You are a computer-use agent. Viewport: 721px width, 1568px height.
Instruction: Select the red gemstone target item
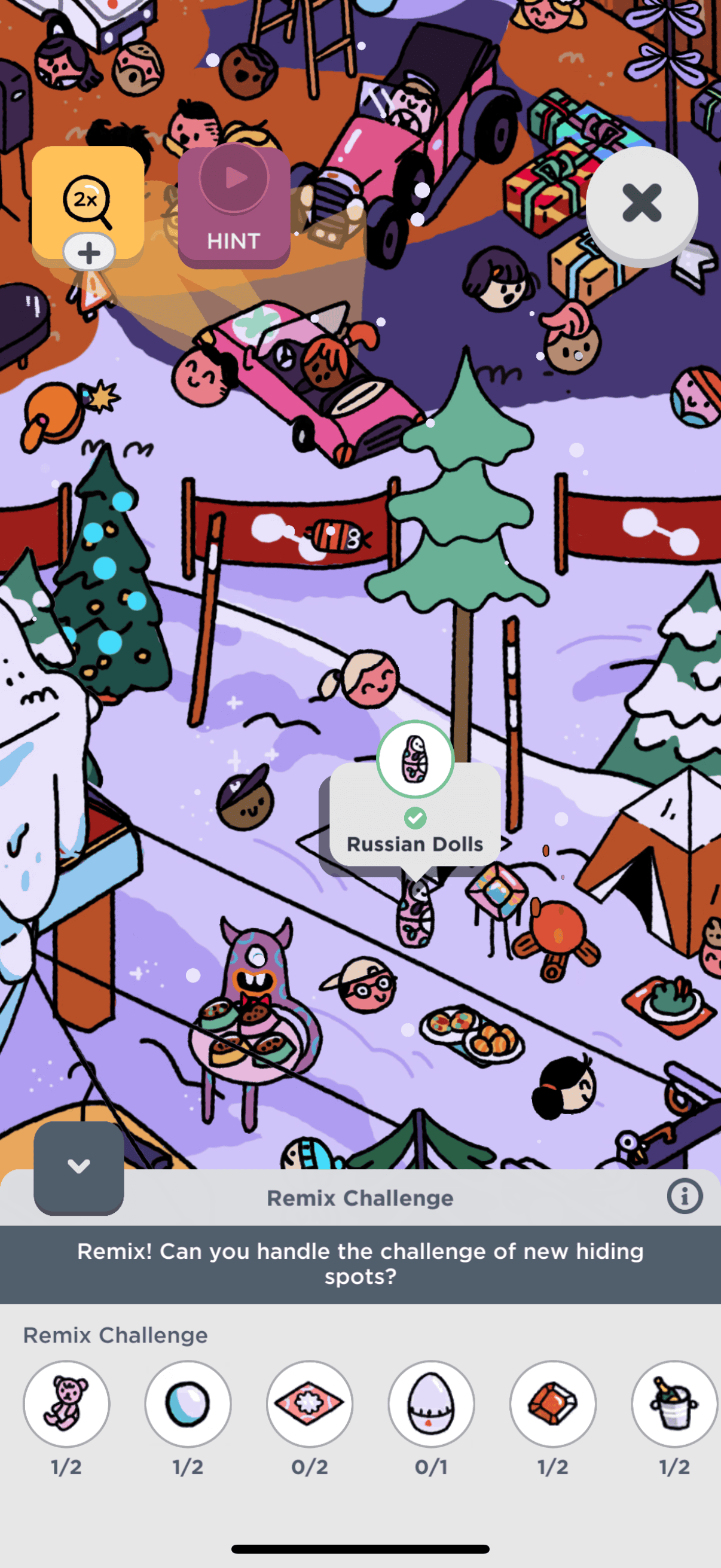click(553, 1403)
